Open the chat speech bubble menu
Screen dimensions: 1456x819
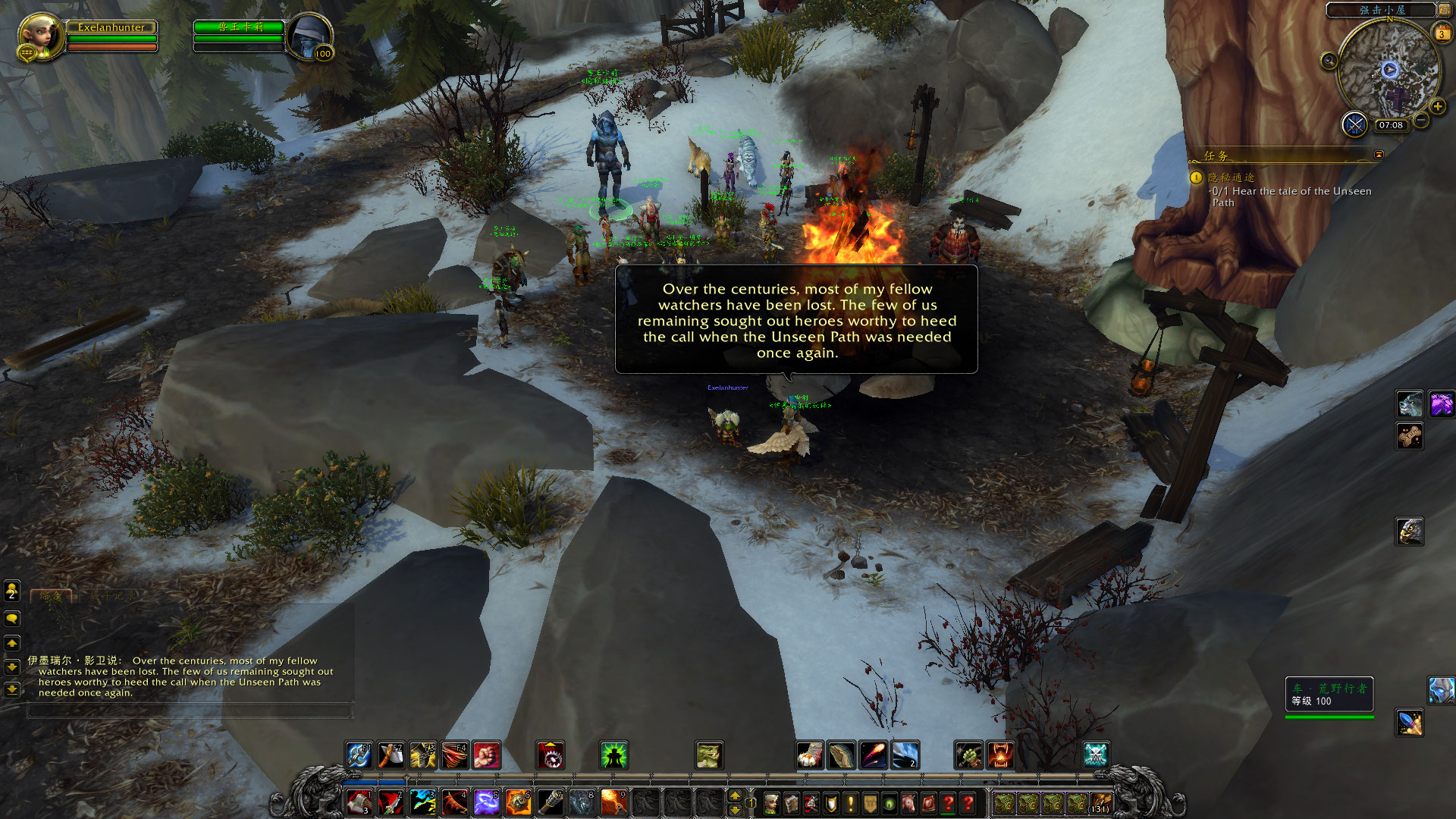[x=12, y=619]
